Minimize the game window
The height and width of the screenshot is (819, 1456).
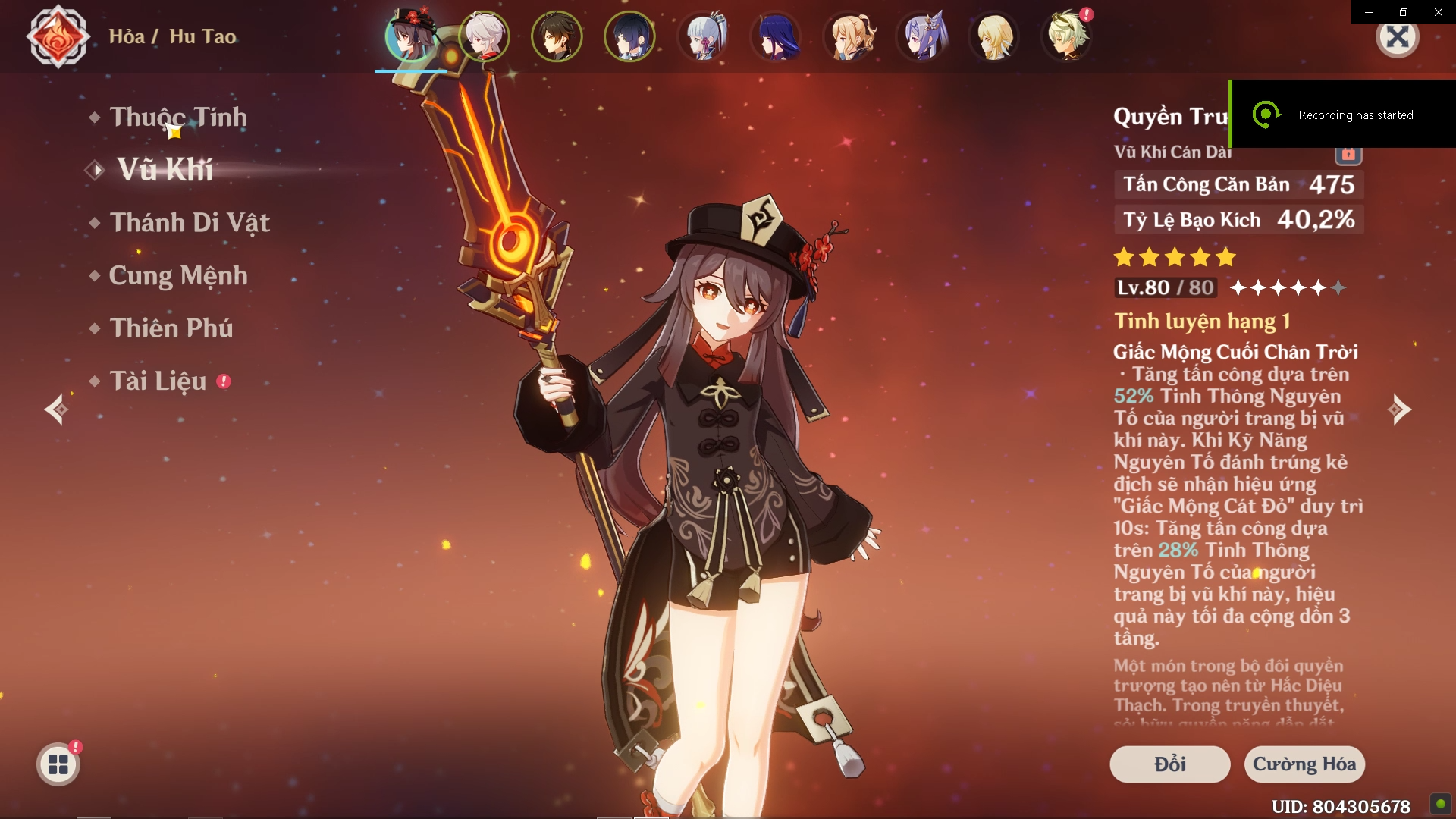click(1369, 12)
